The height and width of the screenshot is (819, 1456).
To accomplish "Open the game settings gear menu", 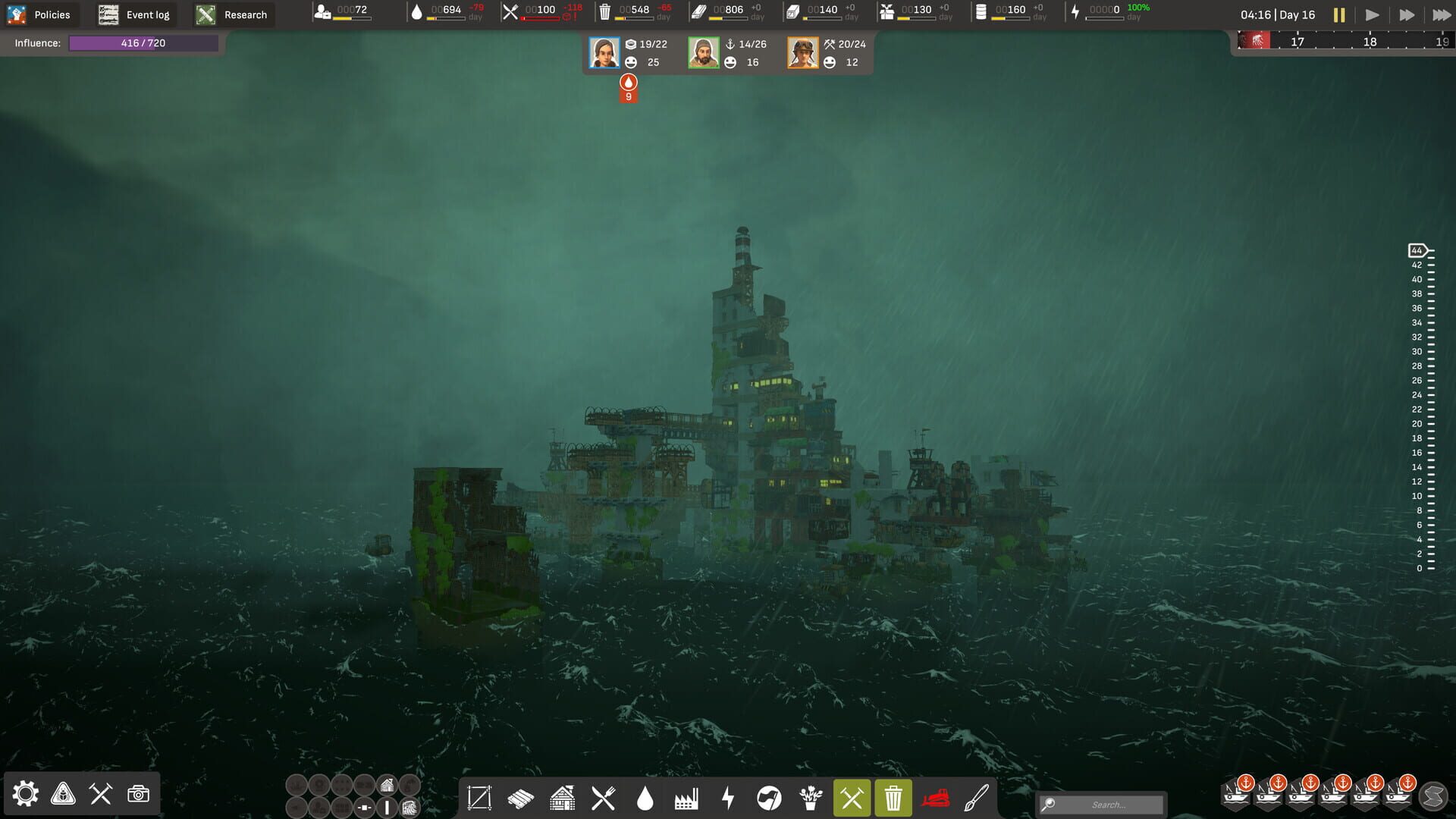I will point(27,794).
